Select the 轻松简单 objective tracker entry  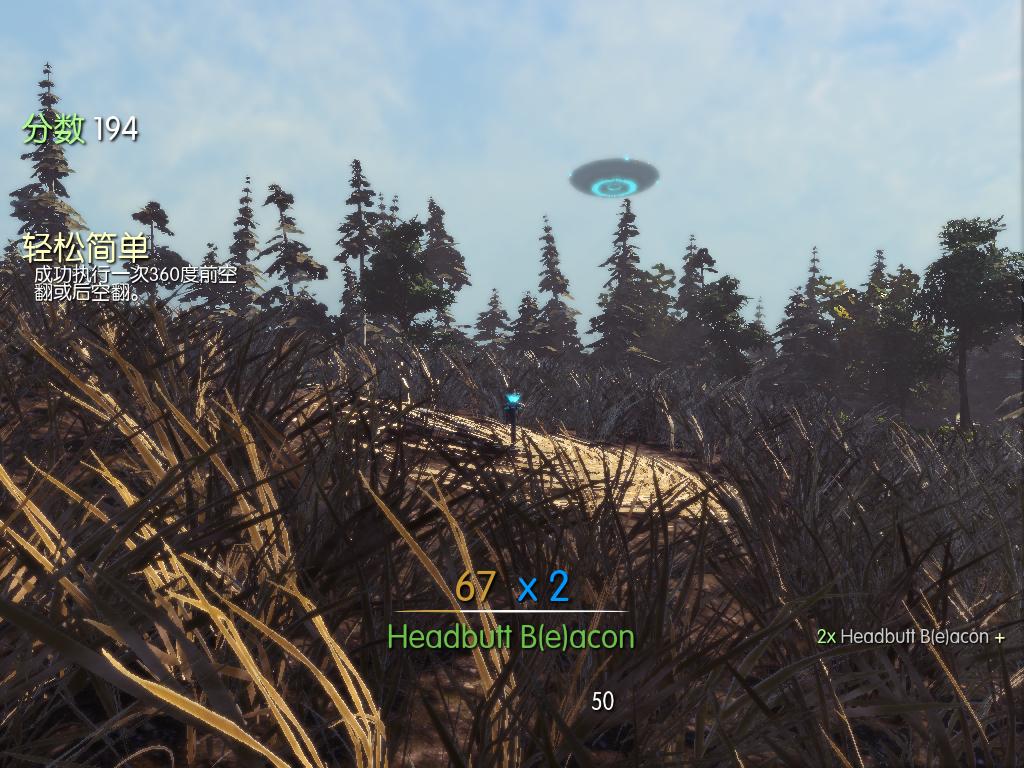[x=86, y=249]
